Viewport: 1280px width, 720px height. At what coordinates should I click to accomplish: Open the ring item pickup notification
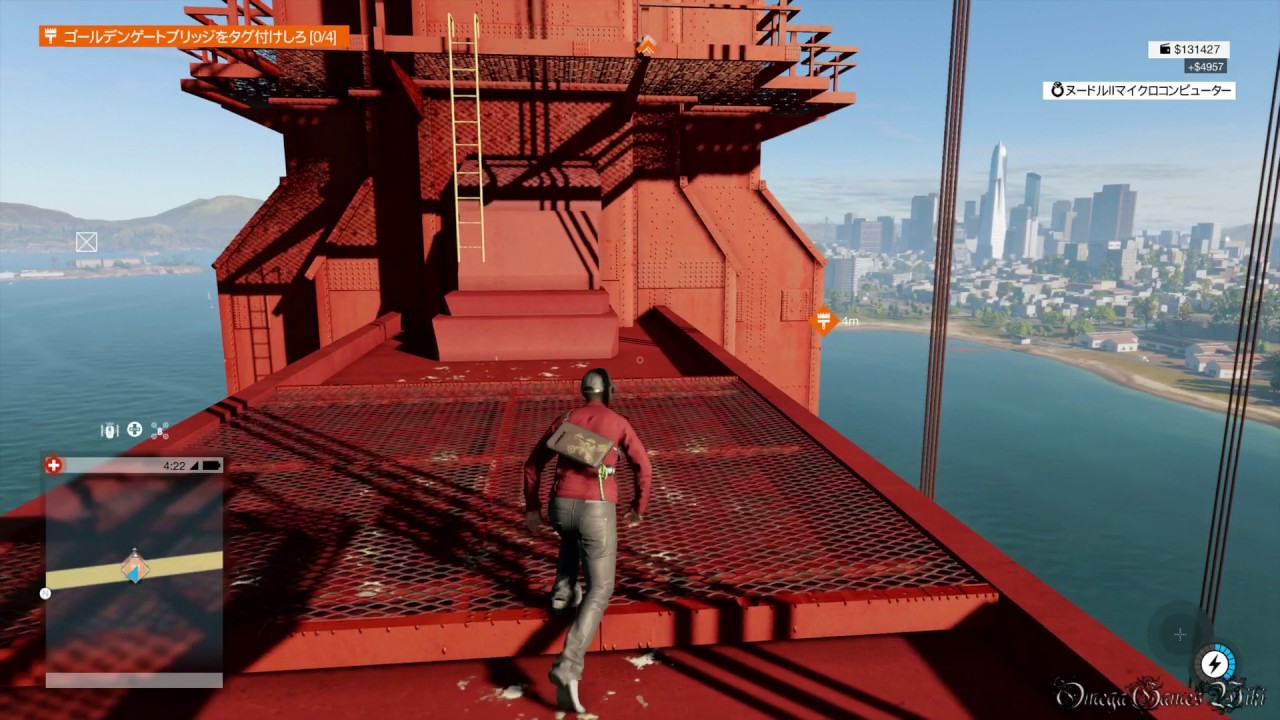coord(1139,90)
